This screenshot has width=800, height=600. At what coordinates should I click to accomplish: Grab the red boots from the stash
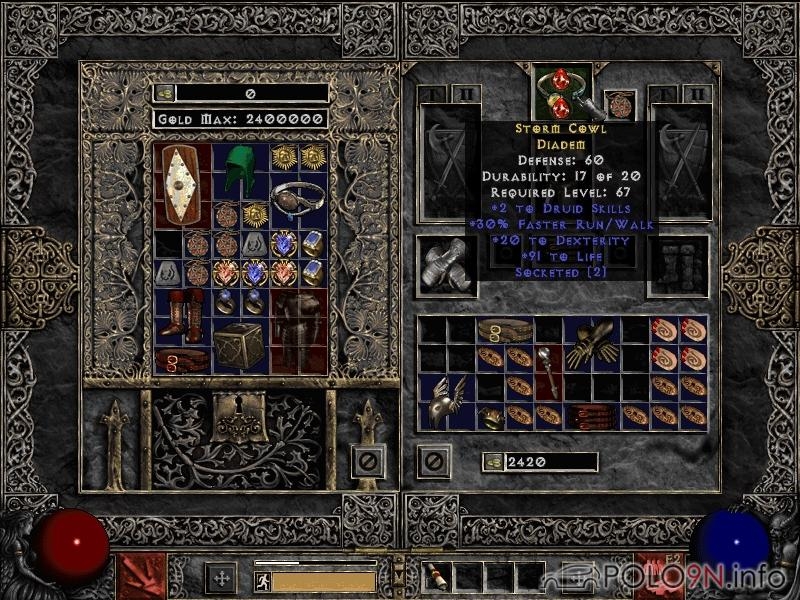pos(183,313)
